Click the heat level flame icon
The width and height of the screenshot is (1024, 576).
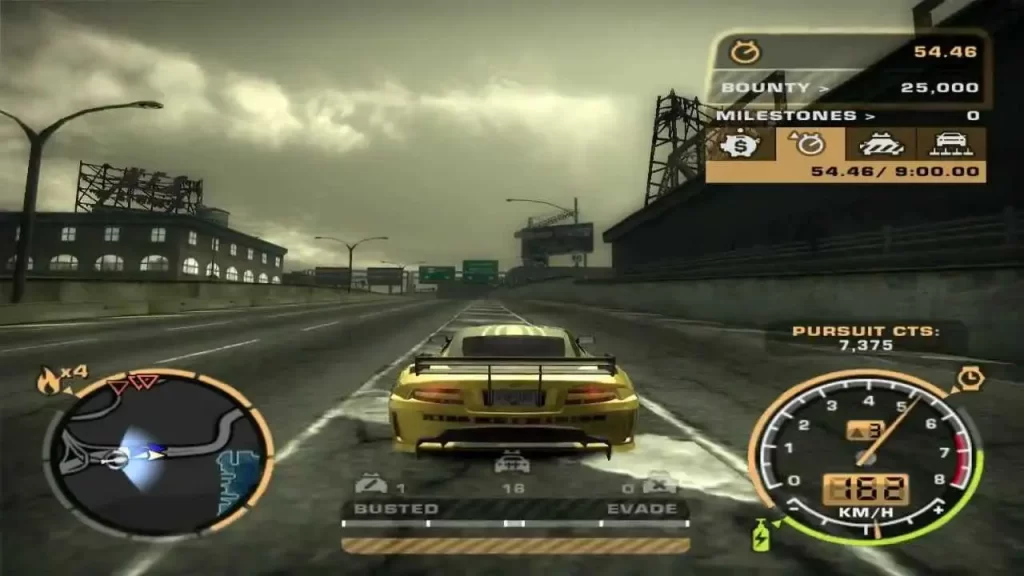pos(49,380)
